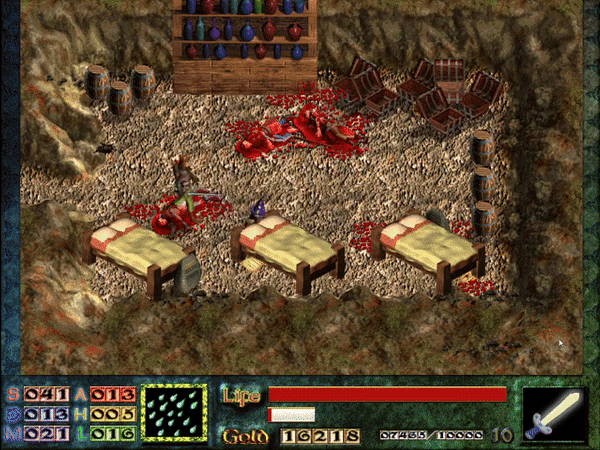Click the equipped sword weapon icon
Screen dimensions: 600x450
point(554,413)
